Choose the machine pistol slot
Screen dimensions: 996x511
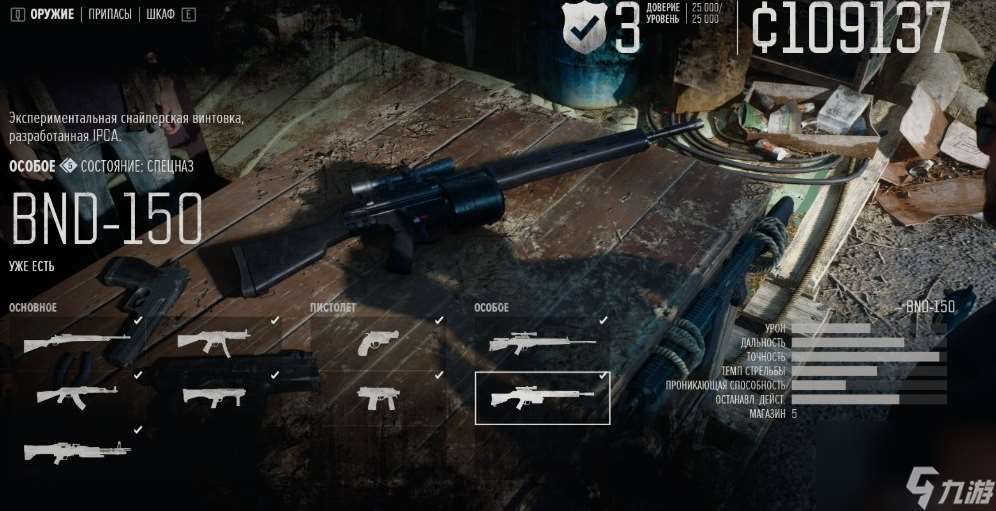tap(378, 396)
